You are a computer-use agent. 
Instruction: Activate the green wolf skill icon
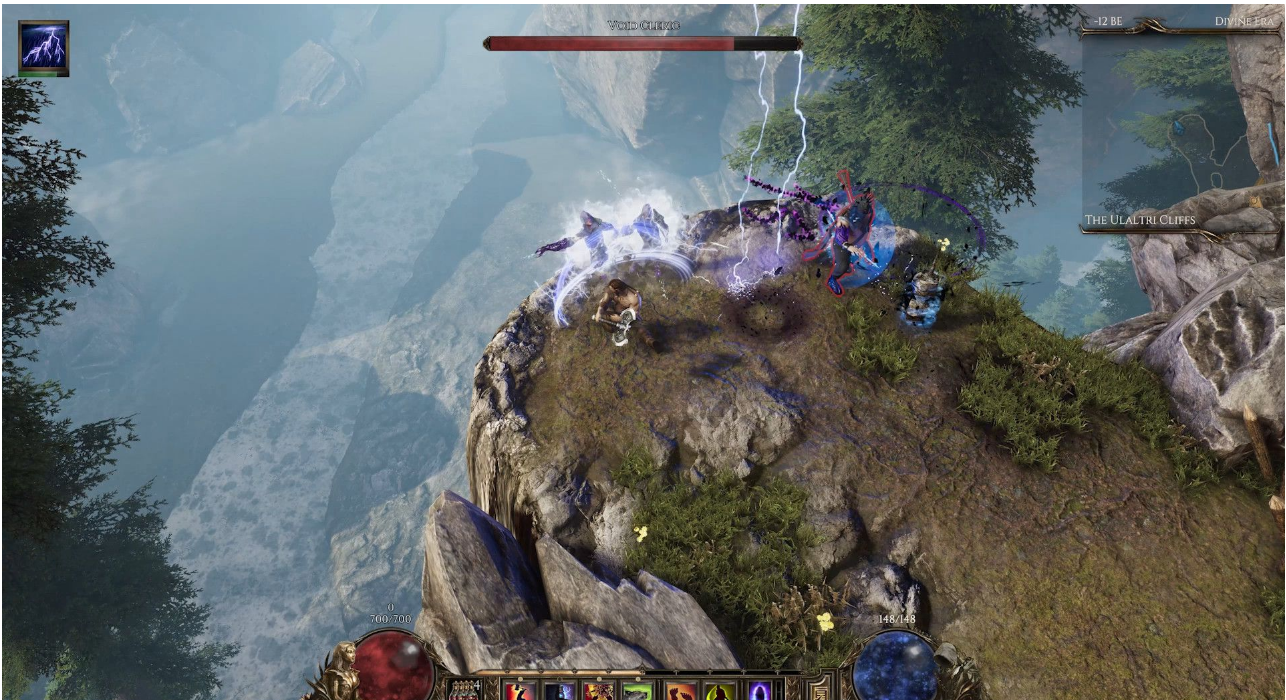637,691
